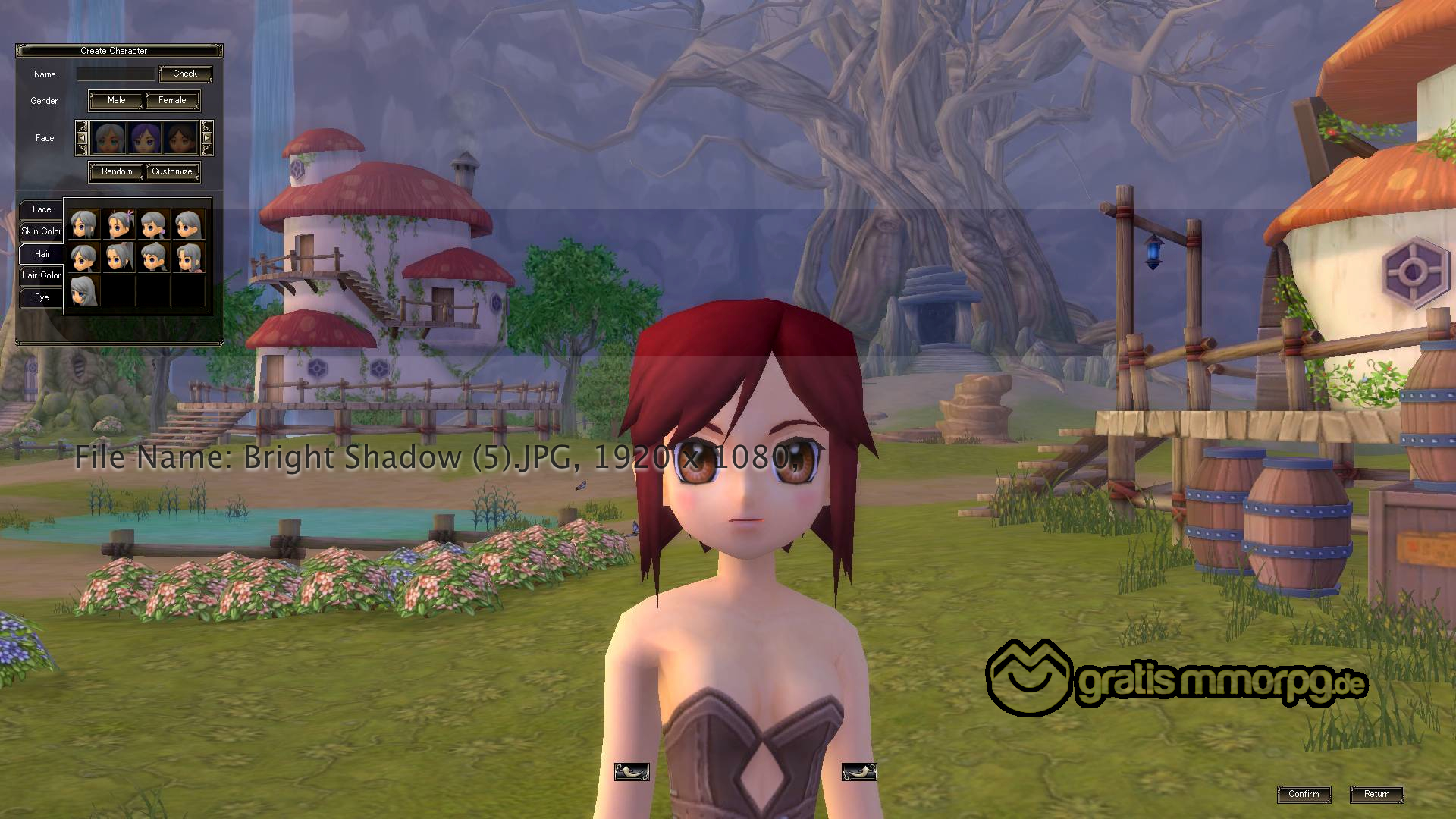Pick the high ponytail hairstyle
Viewport: 1456px width, 819px height.
click(x=120, y=258)
